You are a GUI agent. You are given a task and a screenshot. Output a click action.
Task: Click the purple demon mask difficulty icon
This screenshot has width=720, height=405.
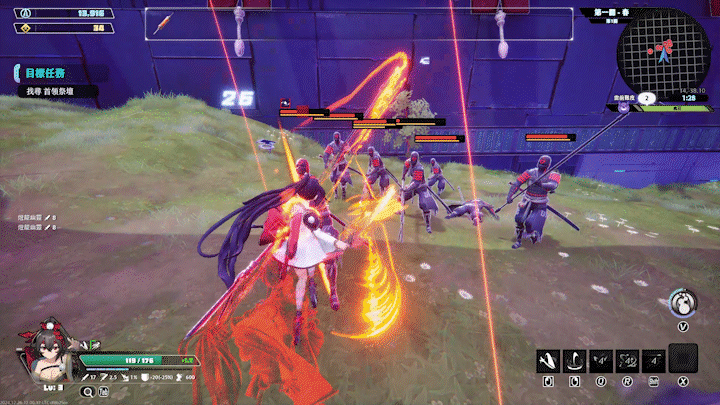[623, 106]
